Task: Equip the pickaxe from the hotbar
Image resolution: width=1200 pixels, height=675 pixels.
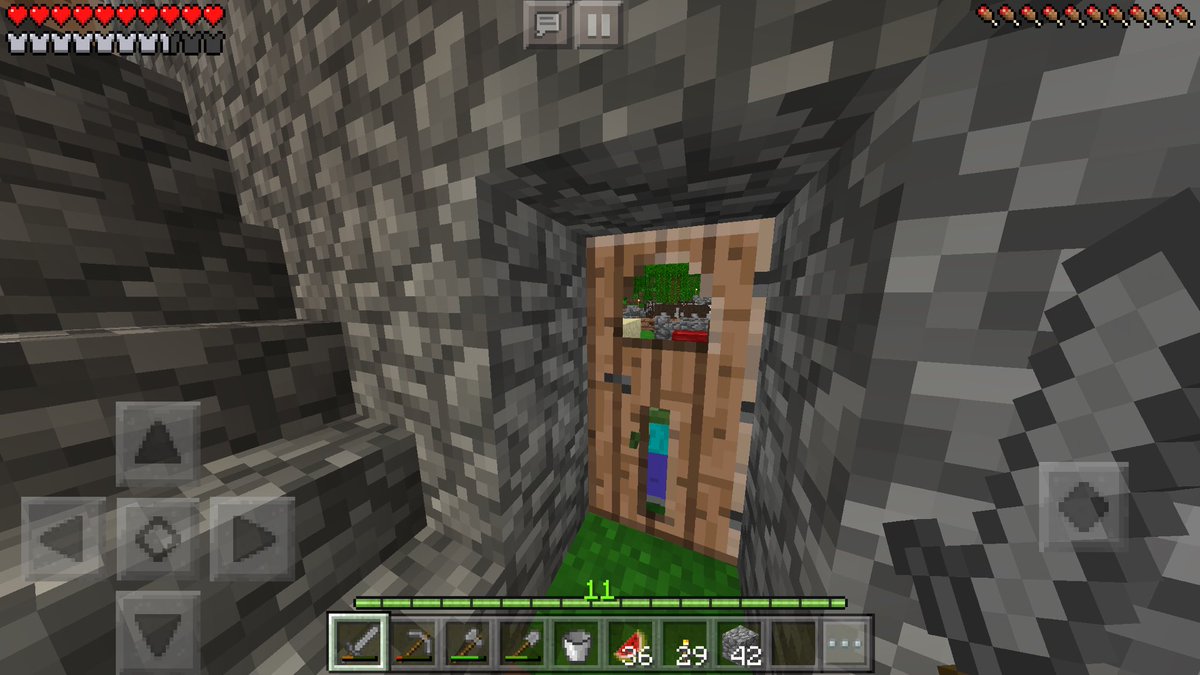Action: 411,643
